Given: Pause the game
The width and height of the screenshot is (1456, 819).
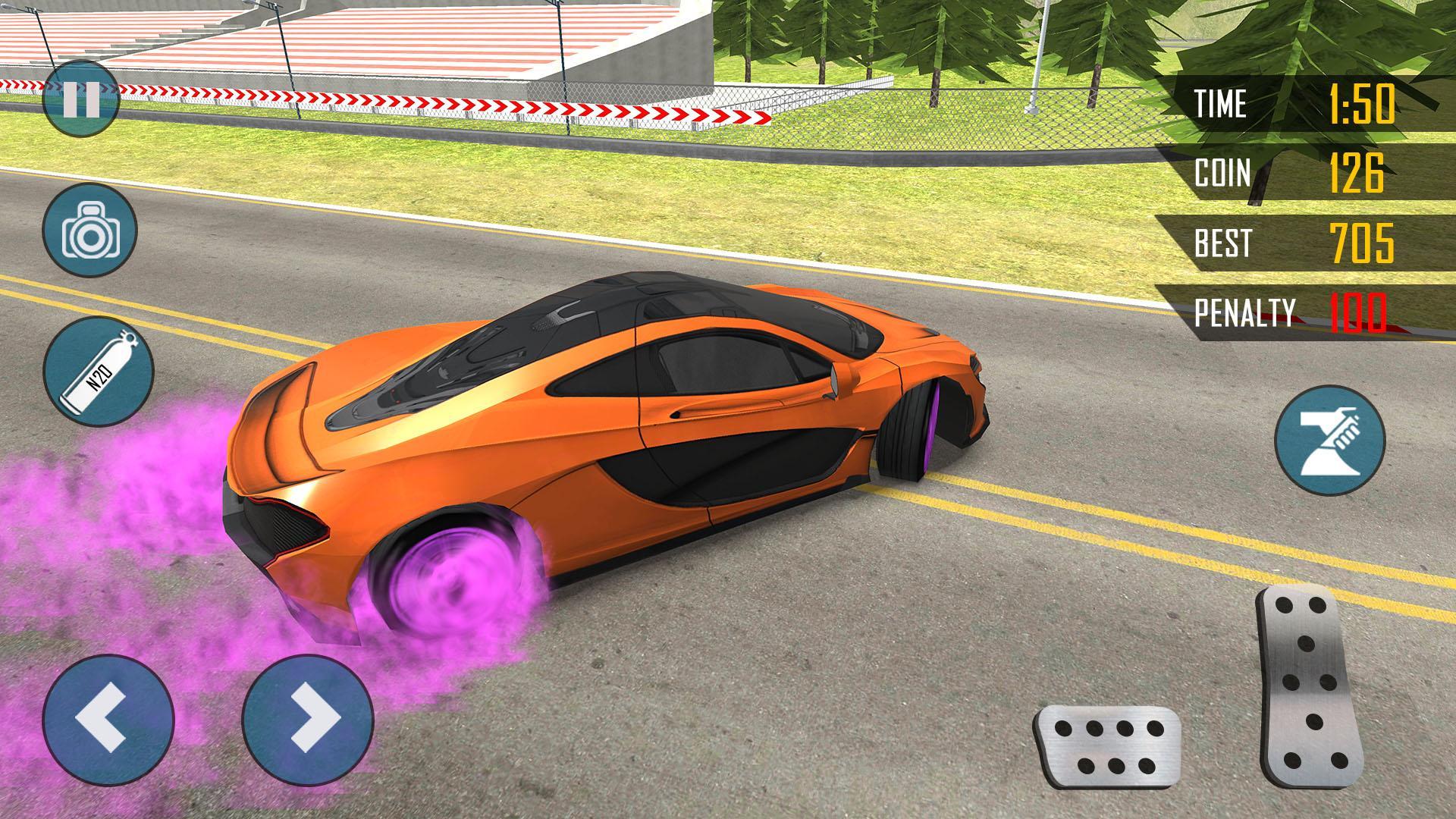Looking at the screenshot, I should tap(80, 100).
